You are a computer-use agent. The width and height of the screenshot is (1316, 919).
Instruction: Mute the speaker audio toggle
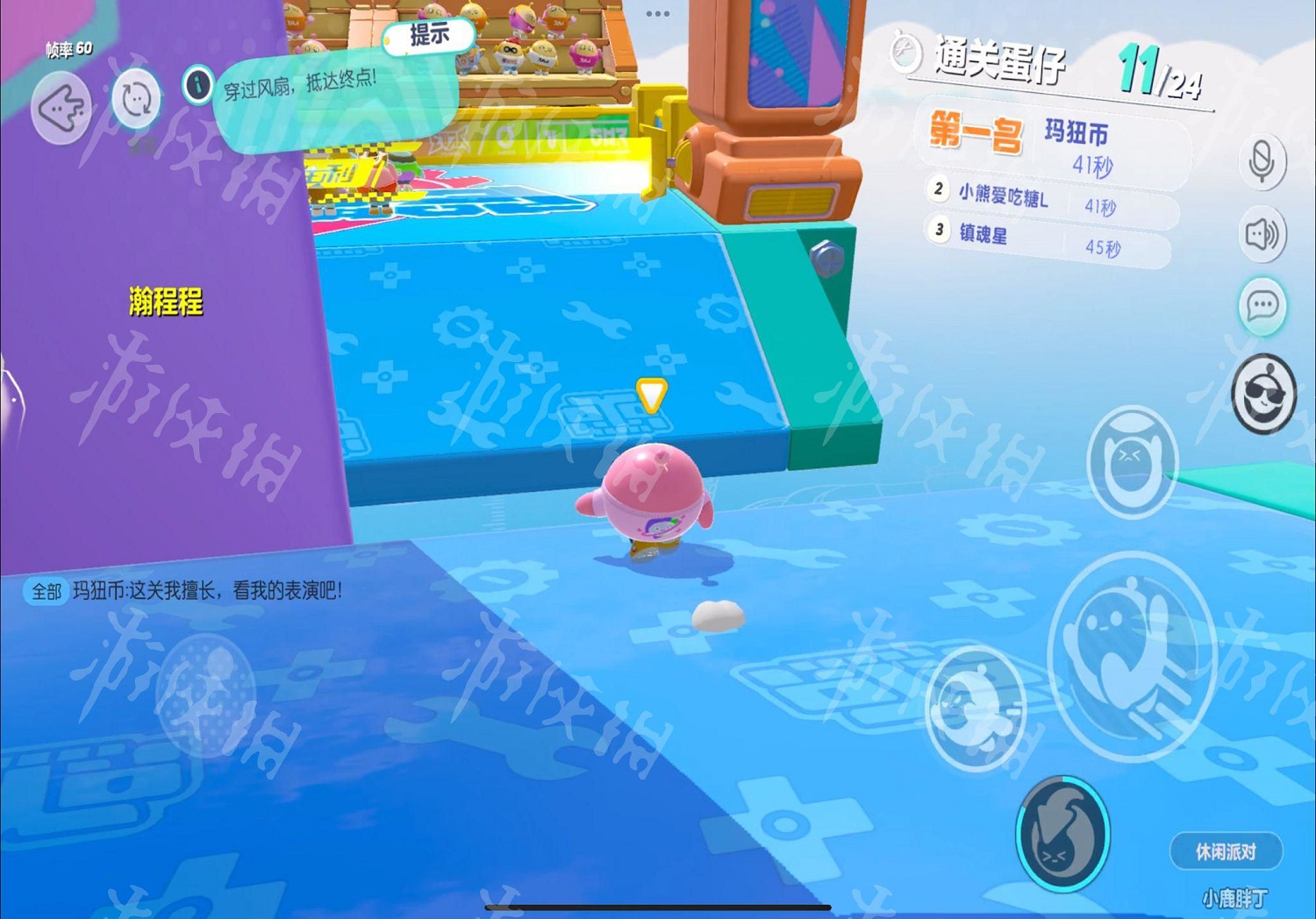[1262, 234]
